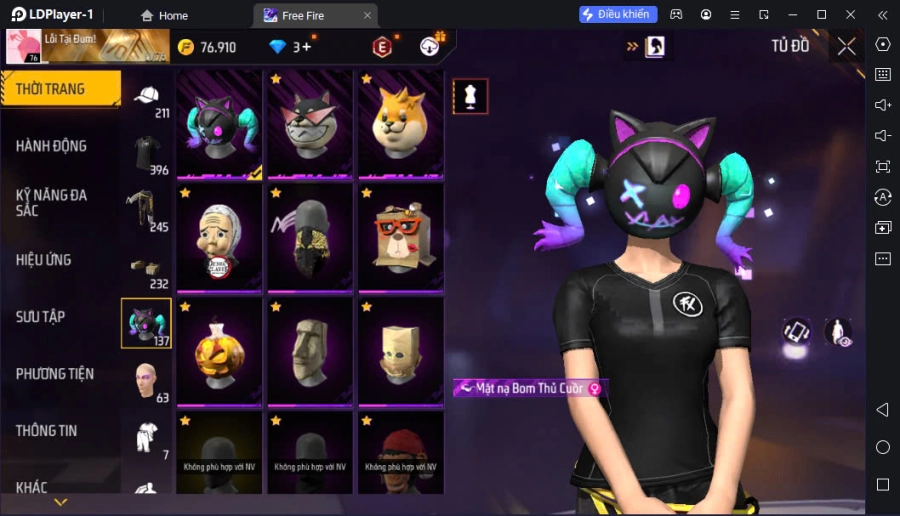Image resolution: width=900 pixels, height=516 pixels.
Task: Choose the orange Shiba dog head mask
Action: coord(400,124)
